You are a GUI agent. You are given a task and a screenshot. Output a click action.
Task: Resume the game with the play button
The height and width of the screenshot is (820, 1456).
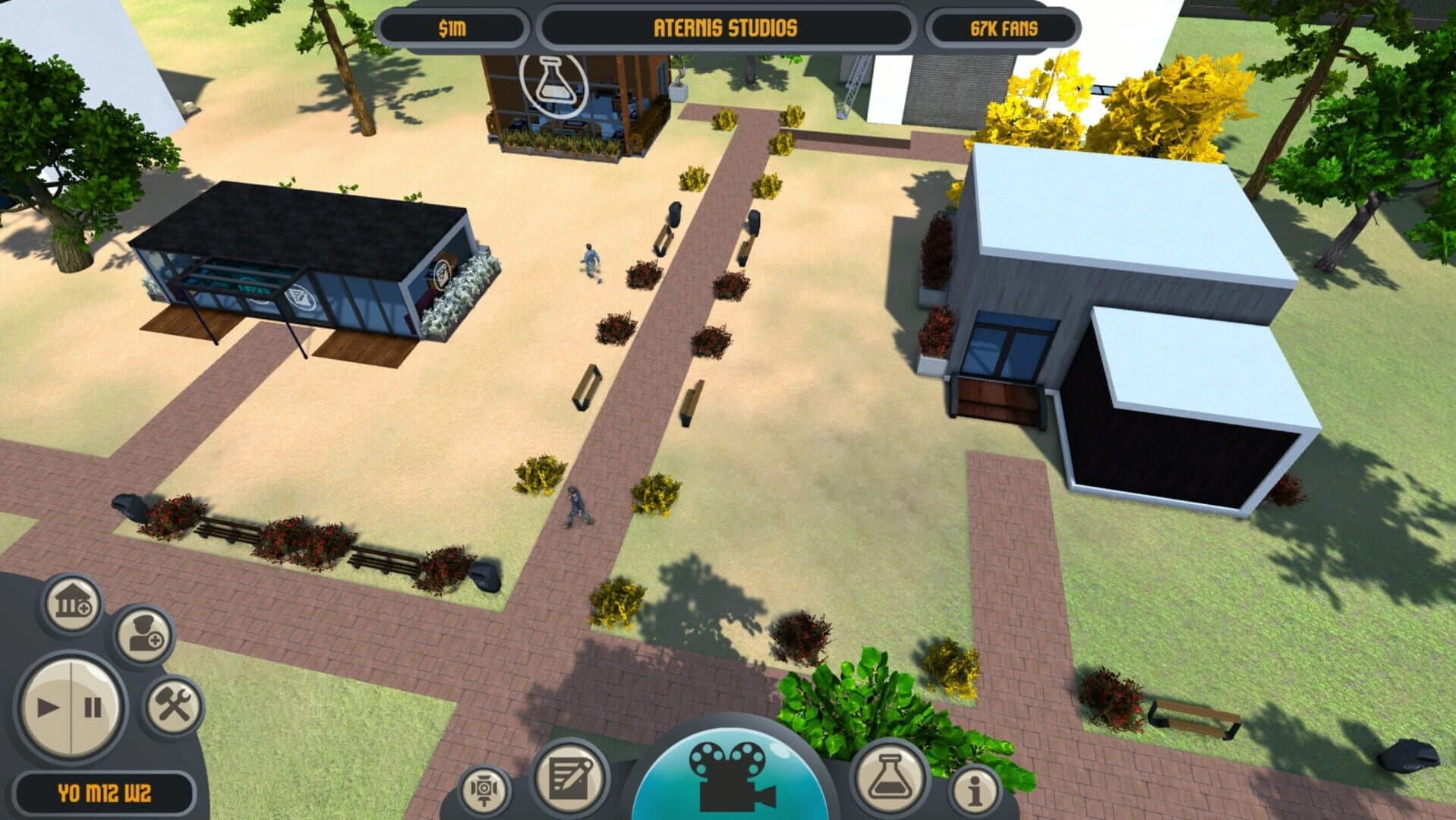pyautogui.click(x=47, y=706)
